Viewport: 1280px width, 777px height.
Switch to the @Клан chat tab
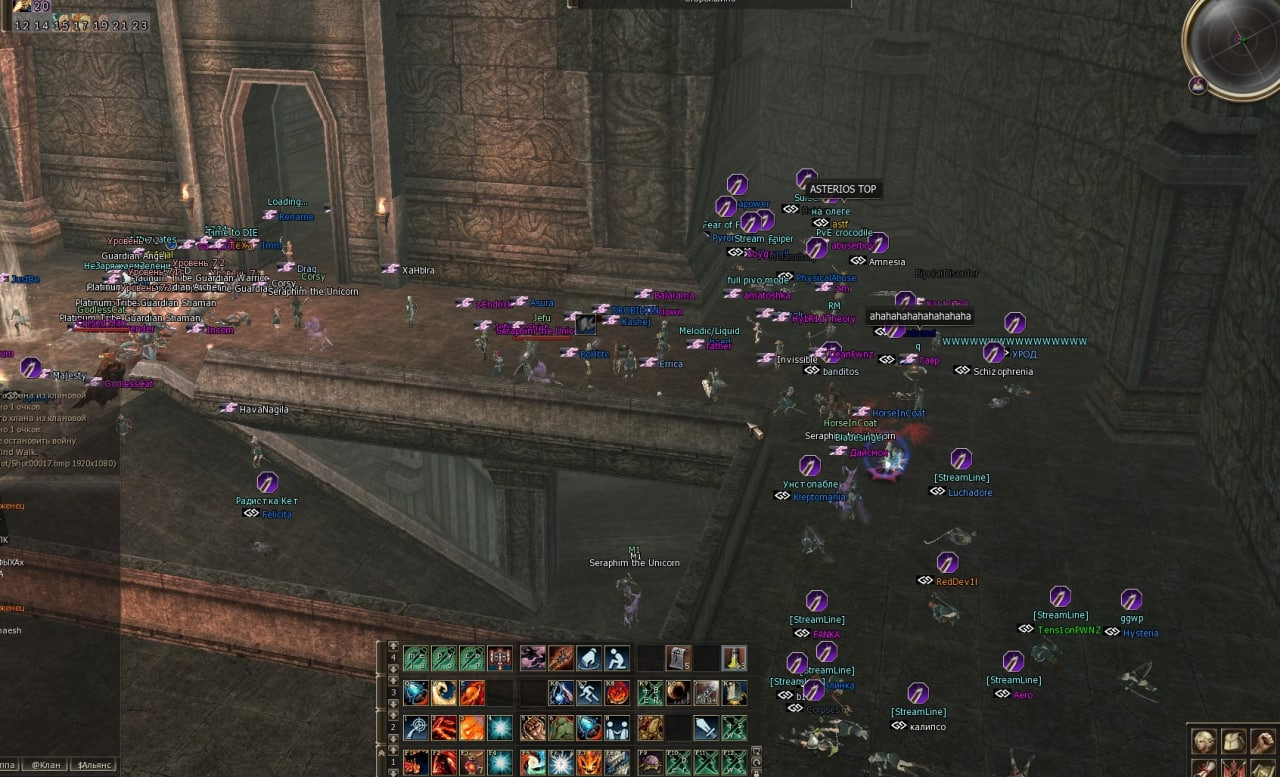click(x=45, y=765)
